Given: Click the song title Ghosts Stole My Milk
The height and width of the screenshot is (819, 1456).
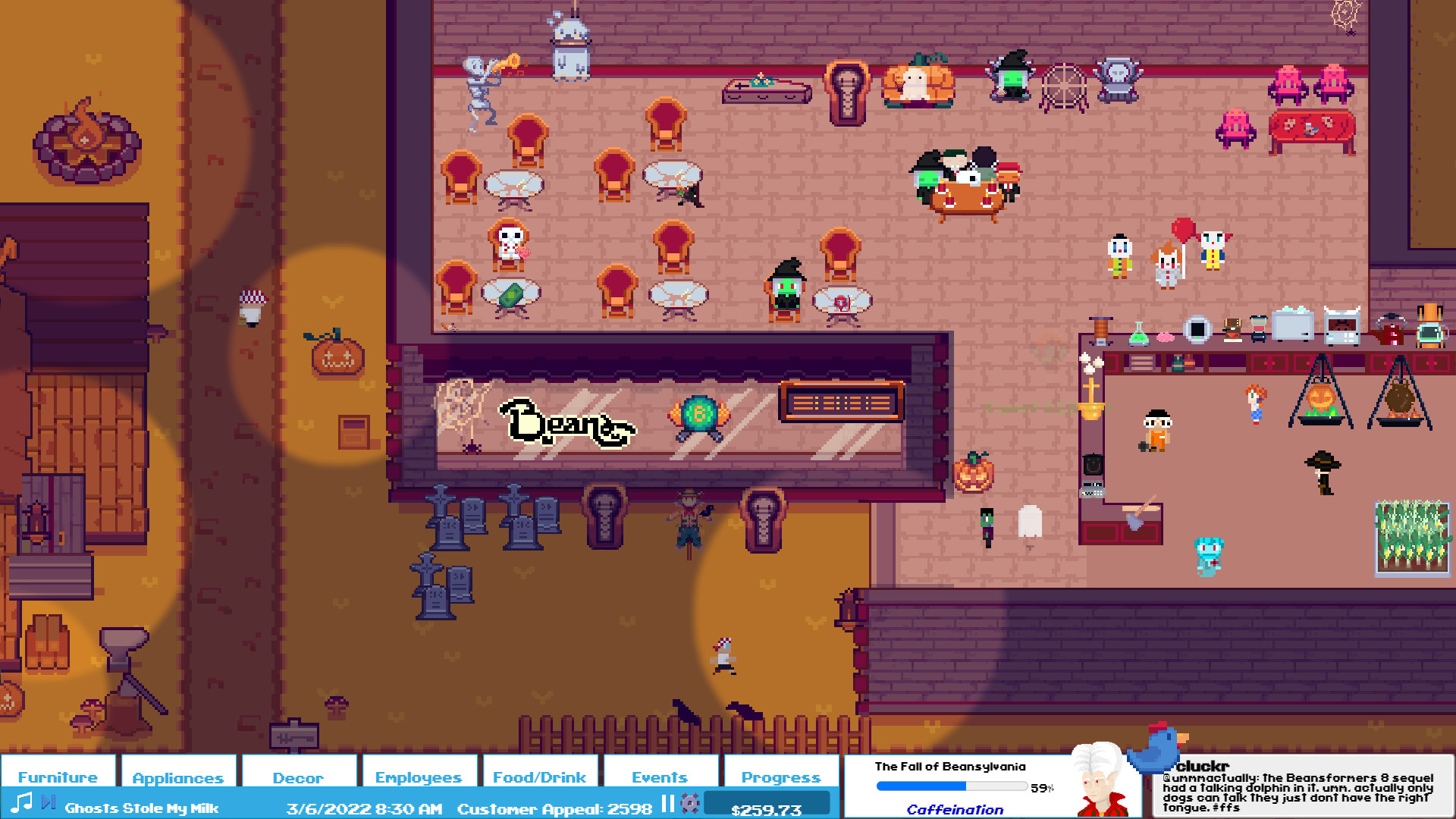Looking at the screenshot, I should pos(141,808).
